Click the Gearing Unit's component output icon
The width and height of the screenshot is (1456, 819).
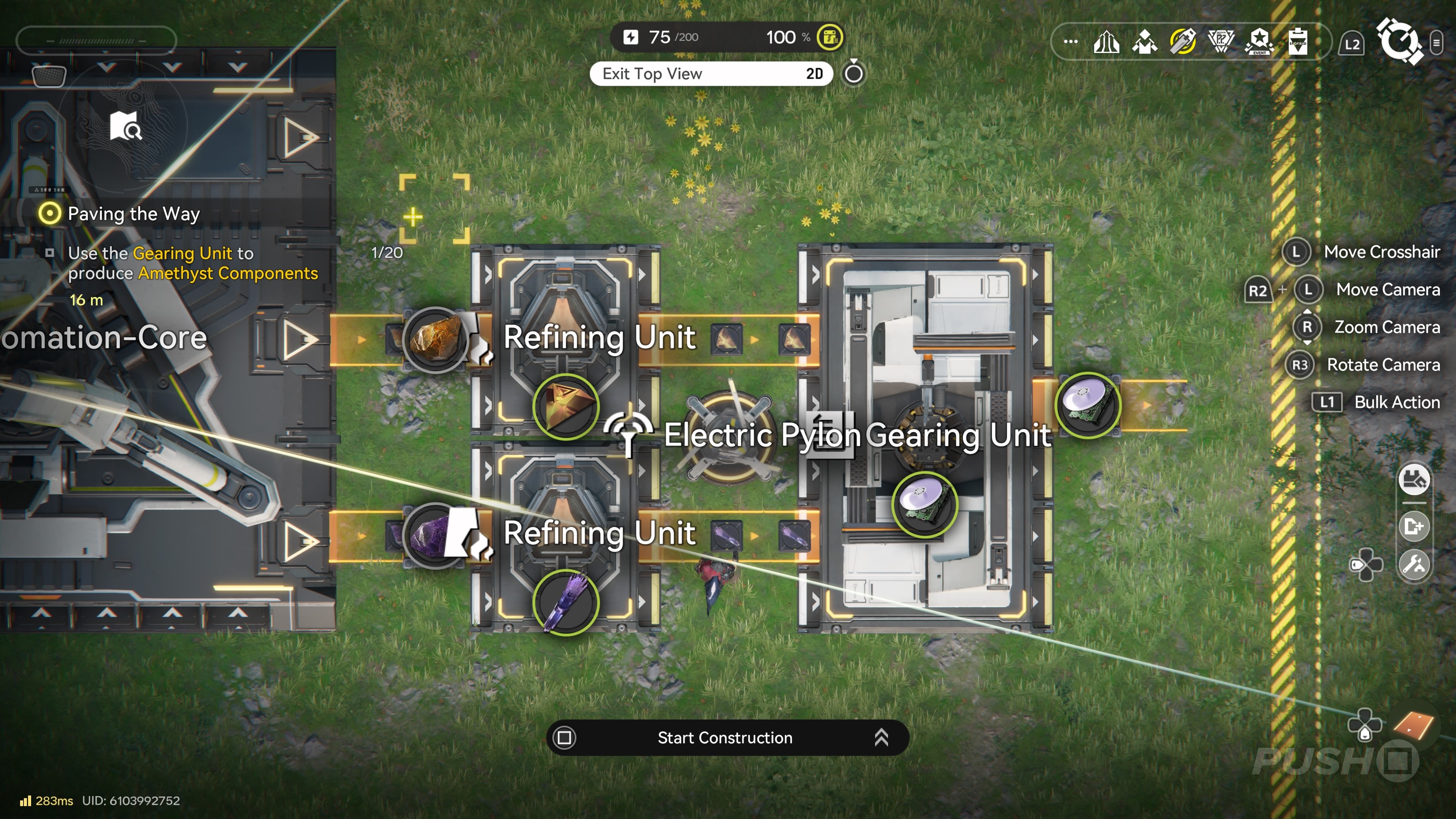[1087, 405]
